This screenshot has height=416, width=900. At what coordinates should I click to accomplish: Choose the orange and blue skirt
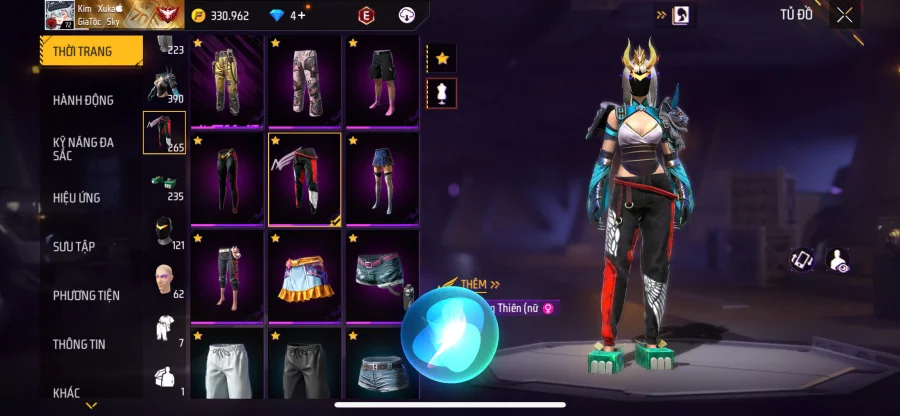point(304,277)
